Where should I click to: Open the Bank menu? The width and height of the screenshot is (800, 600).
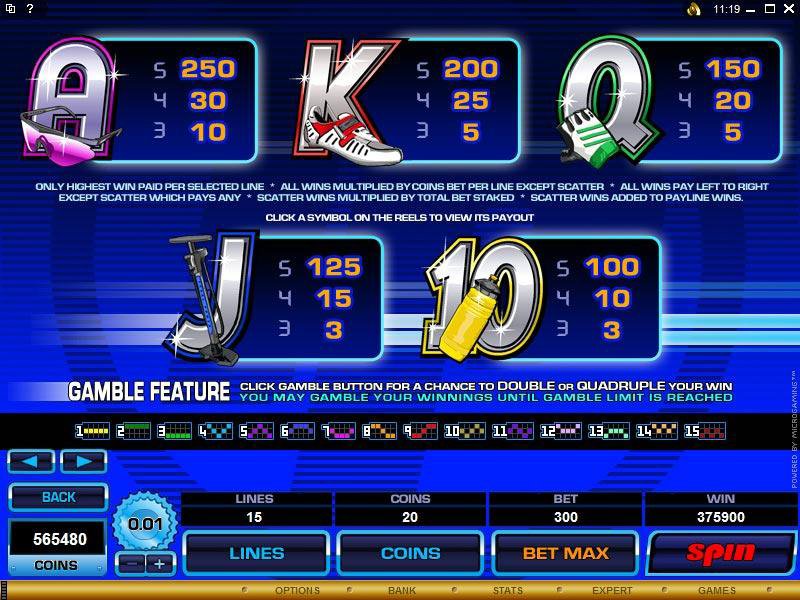[402, 591]
